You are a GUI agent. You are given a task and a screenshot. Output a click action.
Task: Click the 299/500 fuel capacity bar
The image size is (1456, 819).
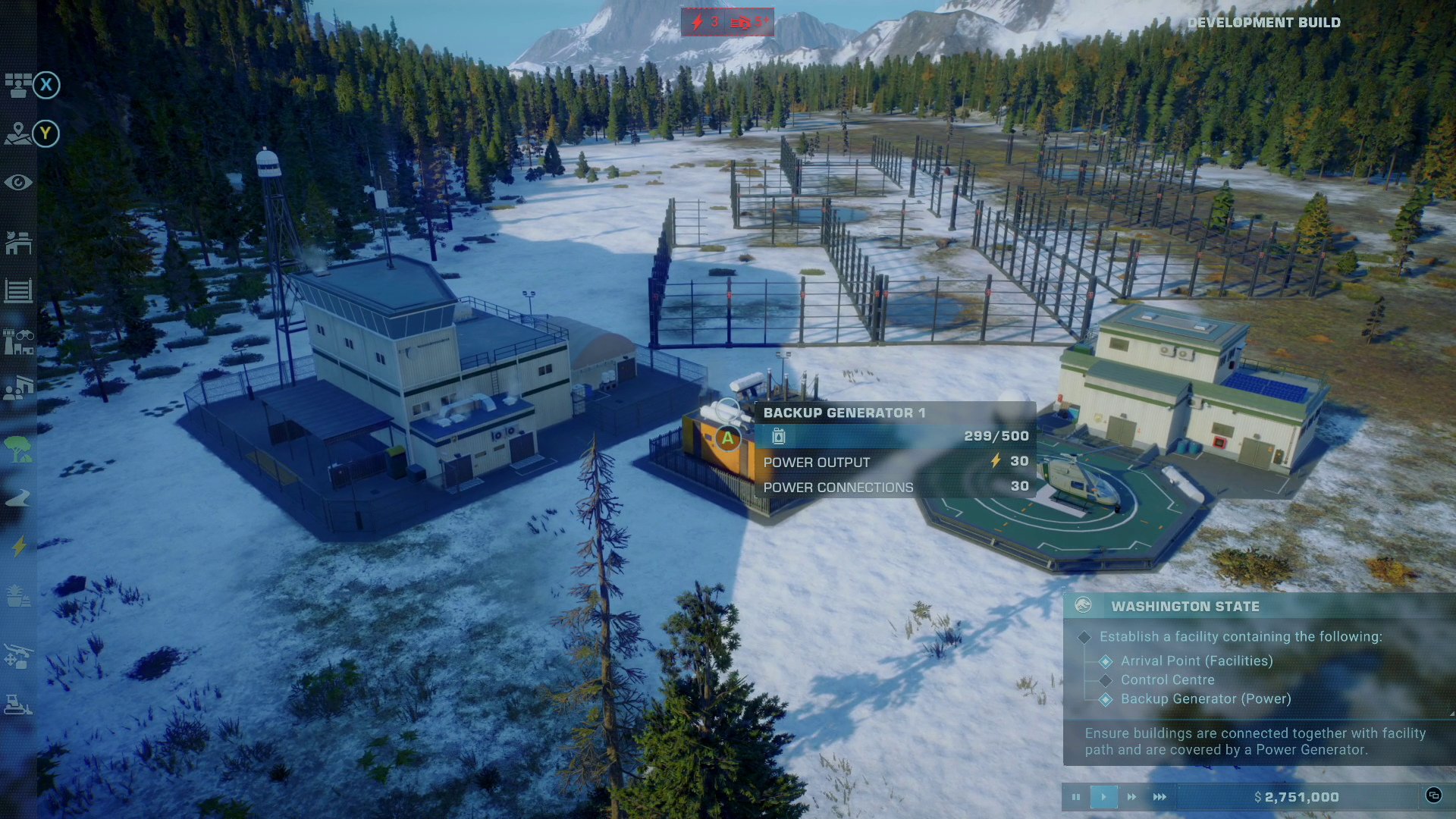895,436
